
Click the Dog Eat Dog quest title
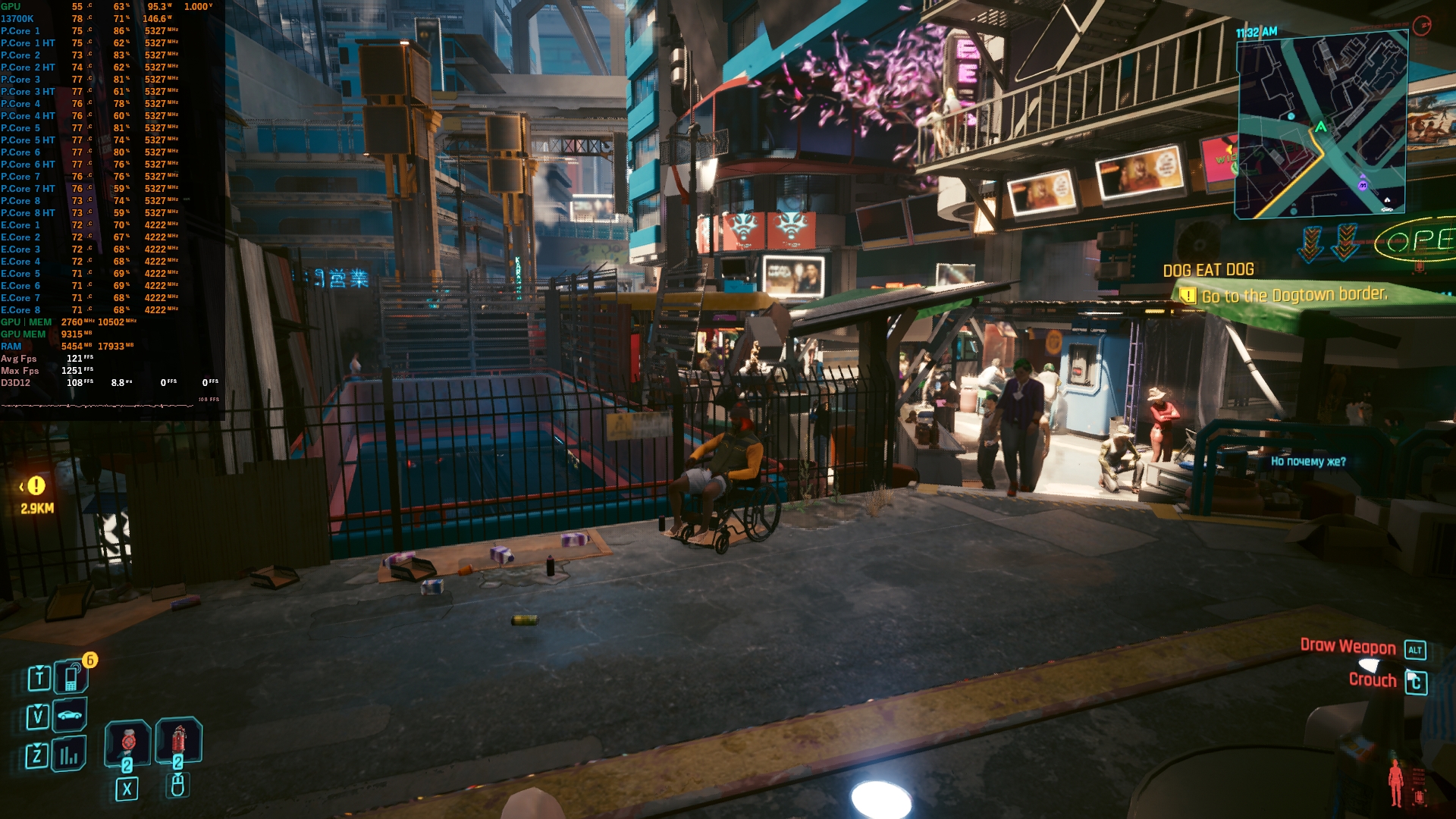[1208, 270]
